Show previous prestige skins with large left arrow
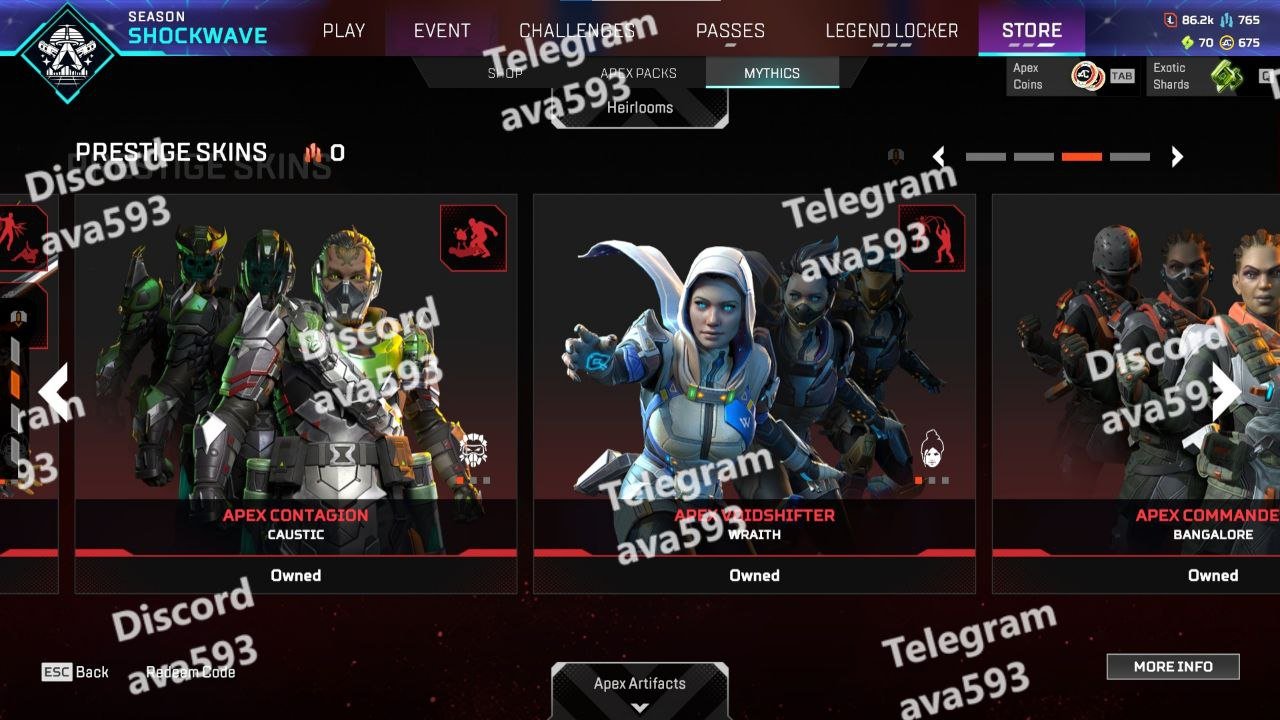Screen dimensions: 1280x720 53,391
